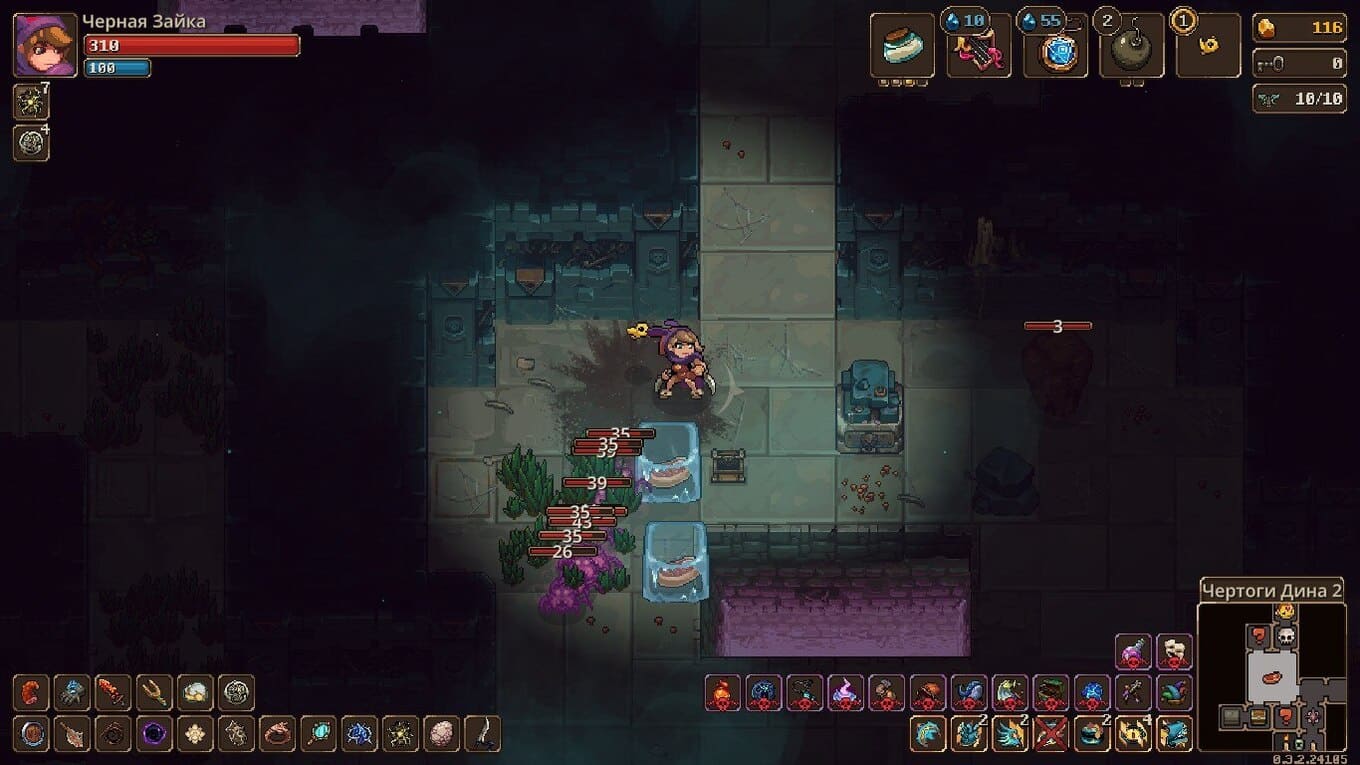Select the teal hand mirror relic
The height and width of the screenshot is (765, 1360).
pyautogui.click(x=318, y=734)
